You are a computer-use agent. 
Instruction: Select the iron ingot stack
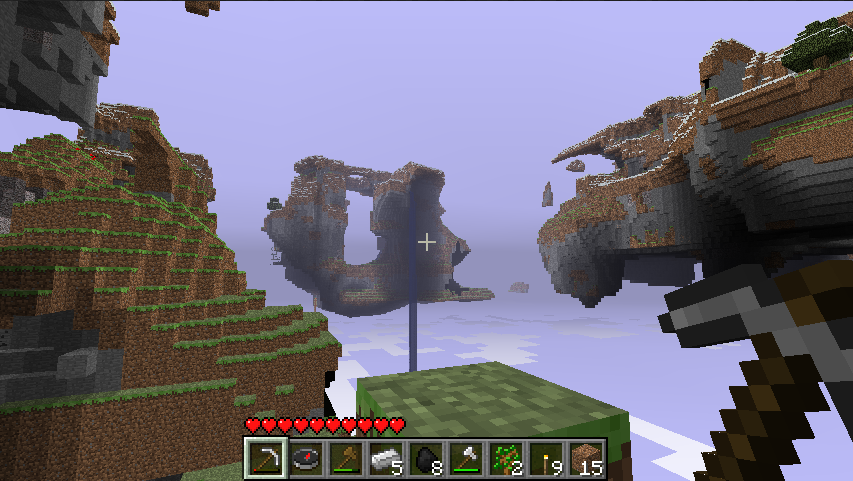pos(385,460)
